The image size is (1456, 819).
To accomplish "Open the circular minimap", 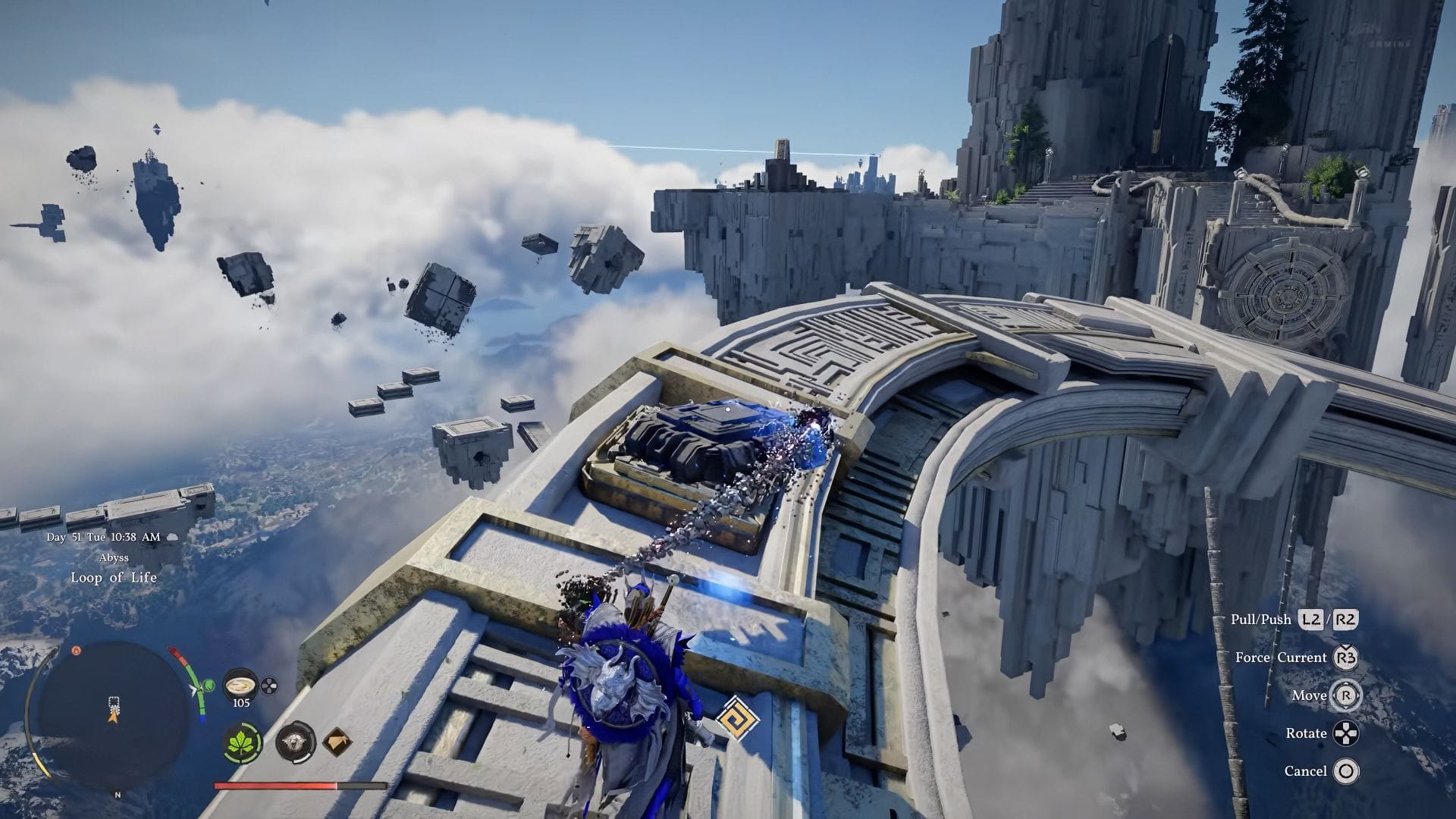I will pos(114,714).
